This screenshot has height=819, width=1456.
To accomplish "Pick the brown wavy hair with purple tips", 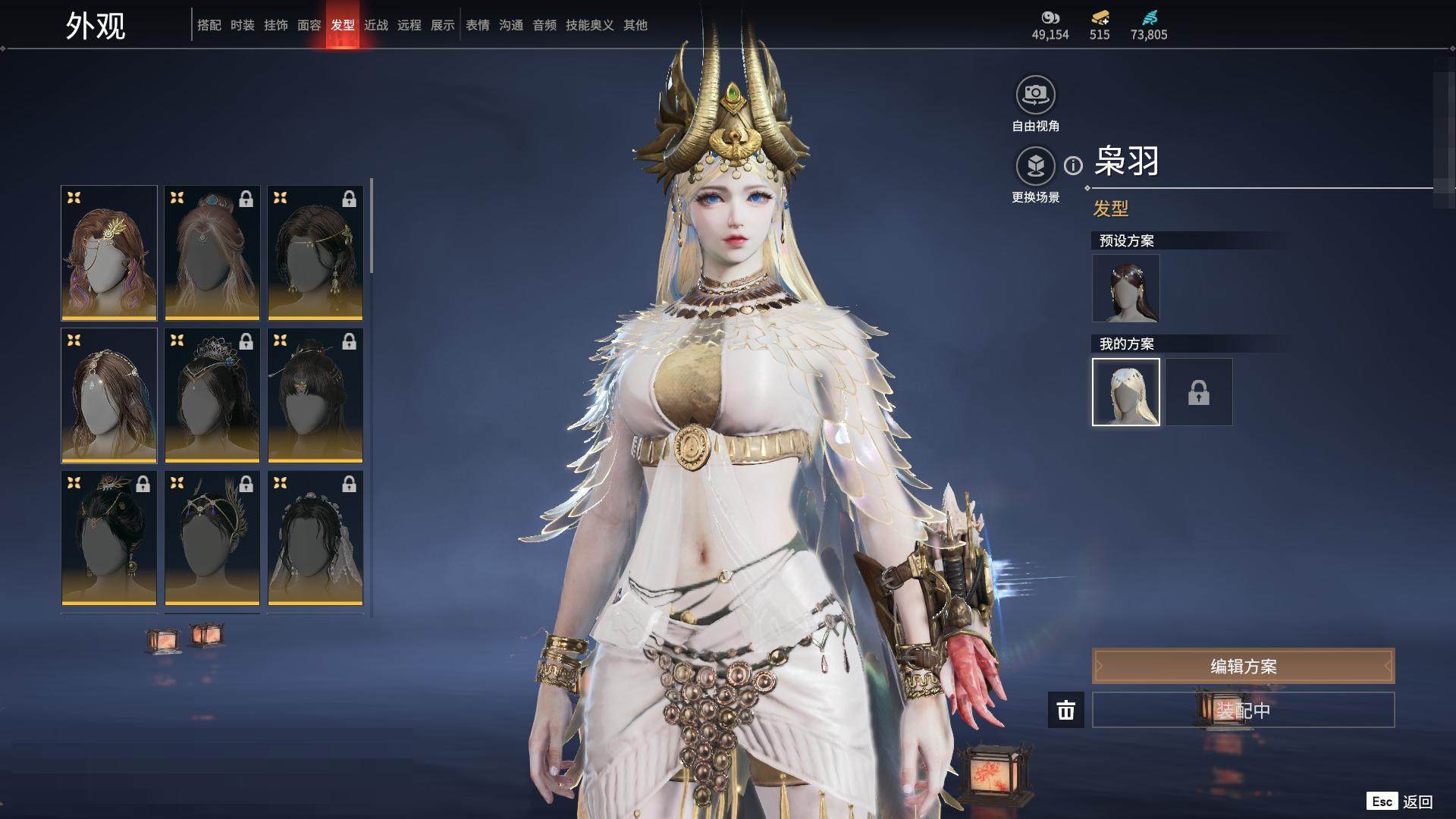I will (x=109, y=253).
